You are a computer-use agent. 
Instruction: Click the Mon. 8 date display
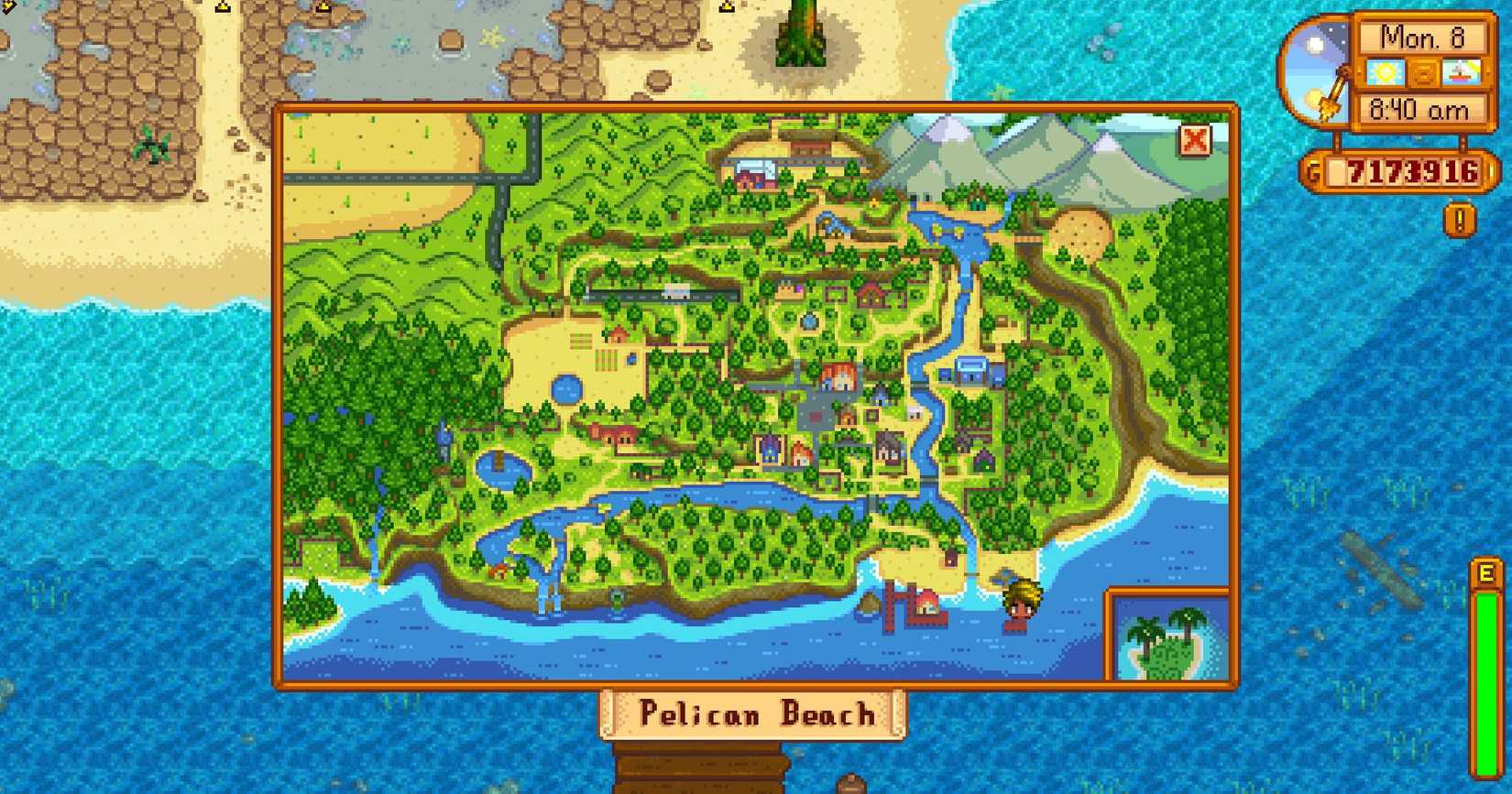[1423, 38]
